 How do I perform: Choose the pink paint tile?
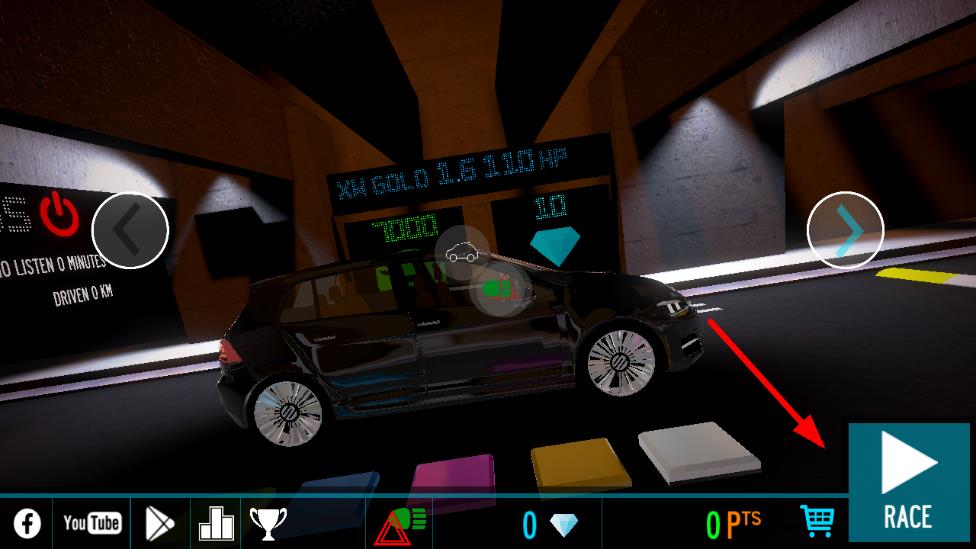[x=452, y=476]
